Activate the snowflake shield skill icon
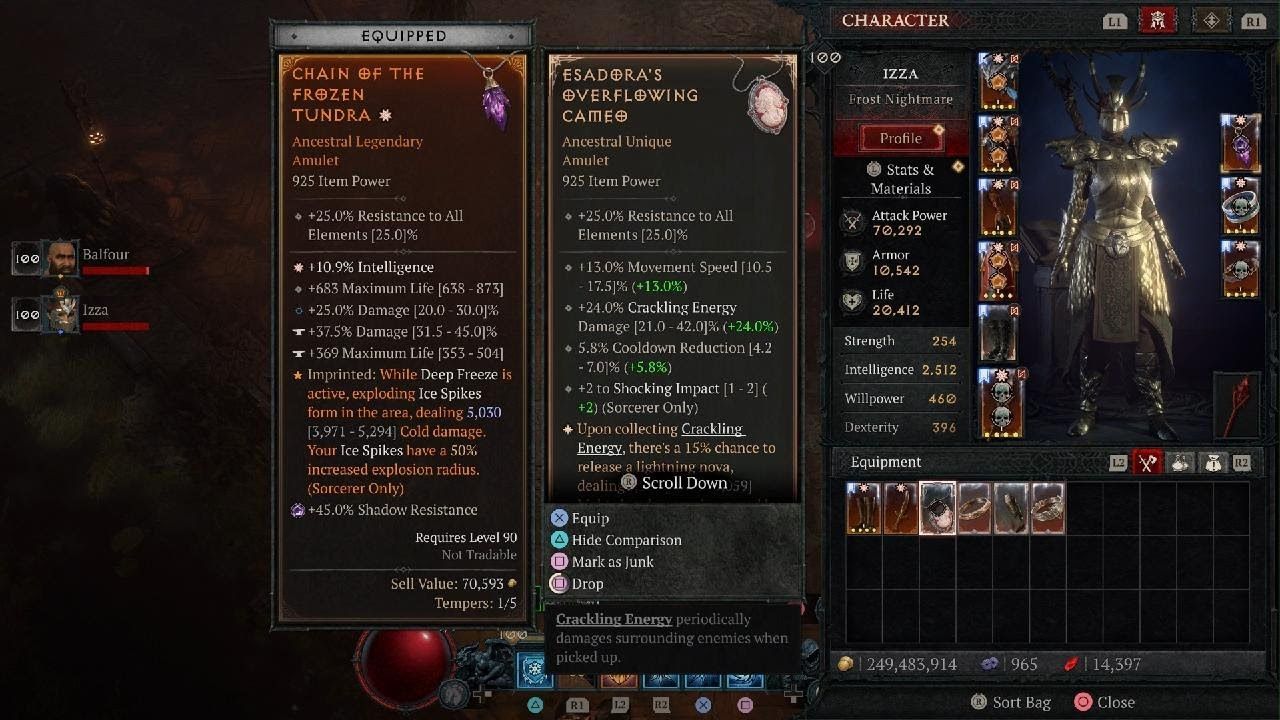1280x720 pixels. [535, 669]
